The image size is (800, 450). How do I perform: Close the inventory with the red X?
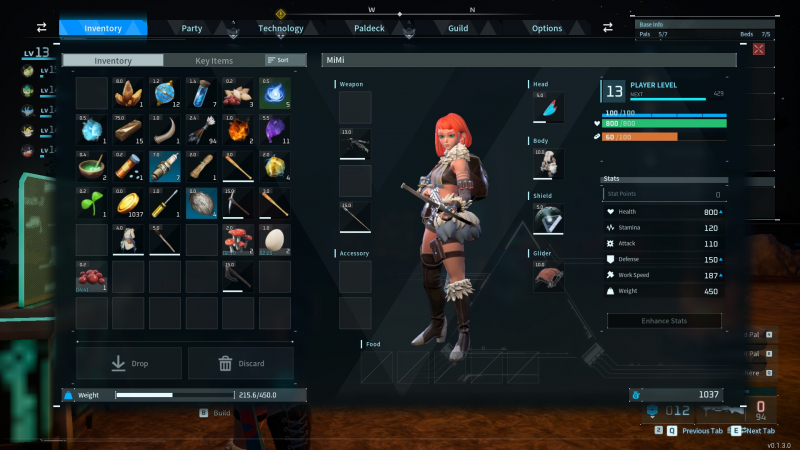759,49
